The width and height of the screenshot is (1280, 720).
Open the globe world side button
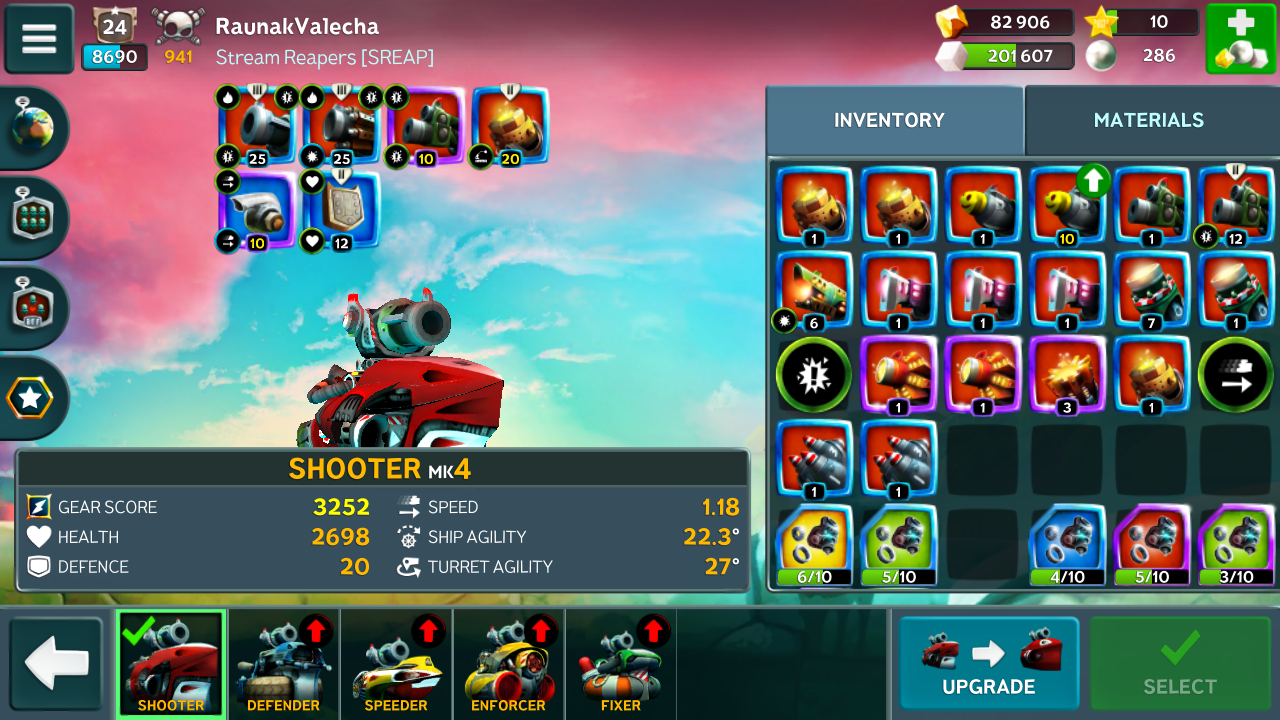[x=32, y=128]
